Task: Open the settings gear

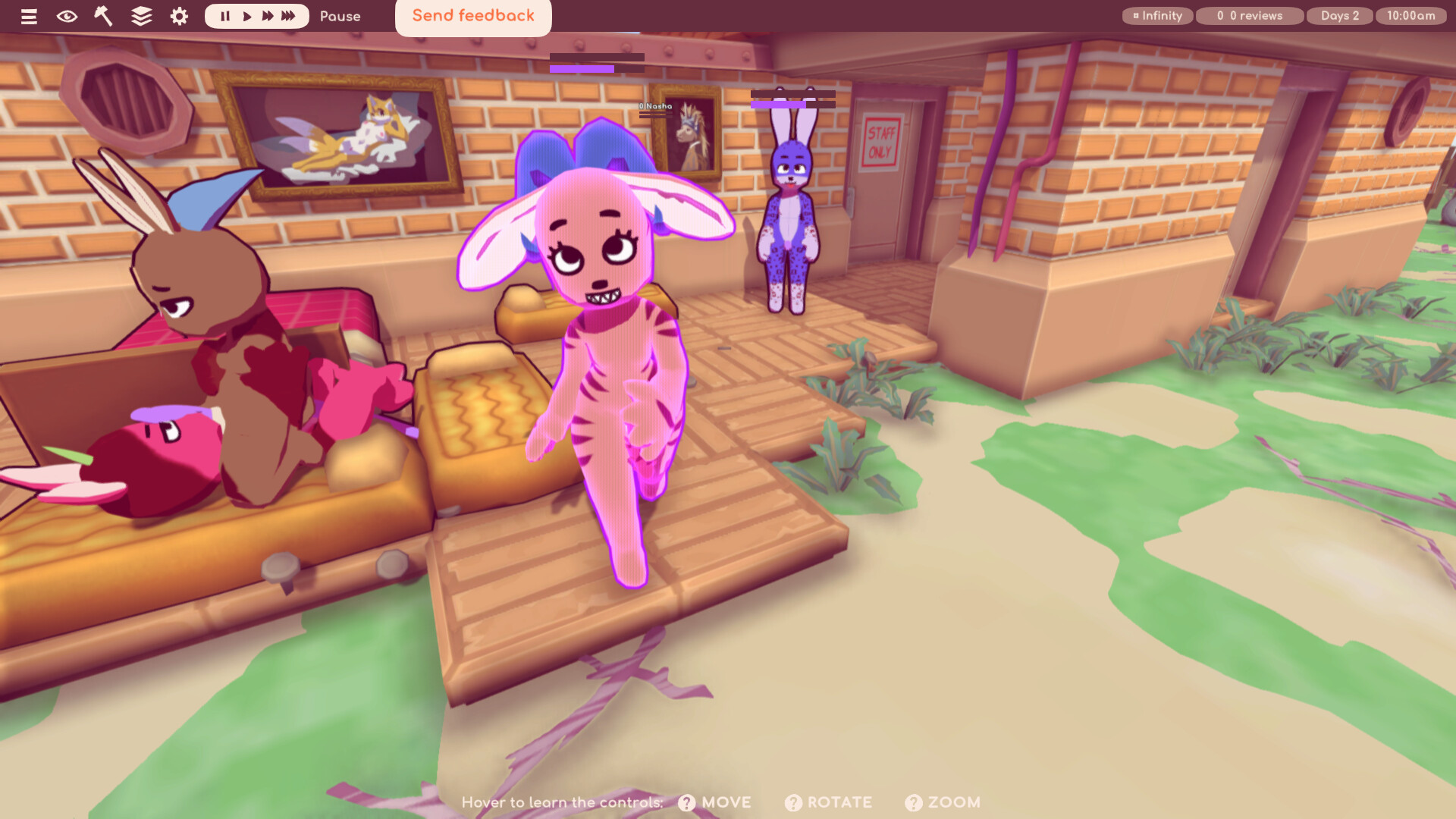Action: coord(177,16)
